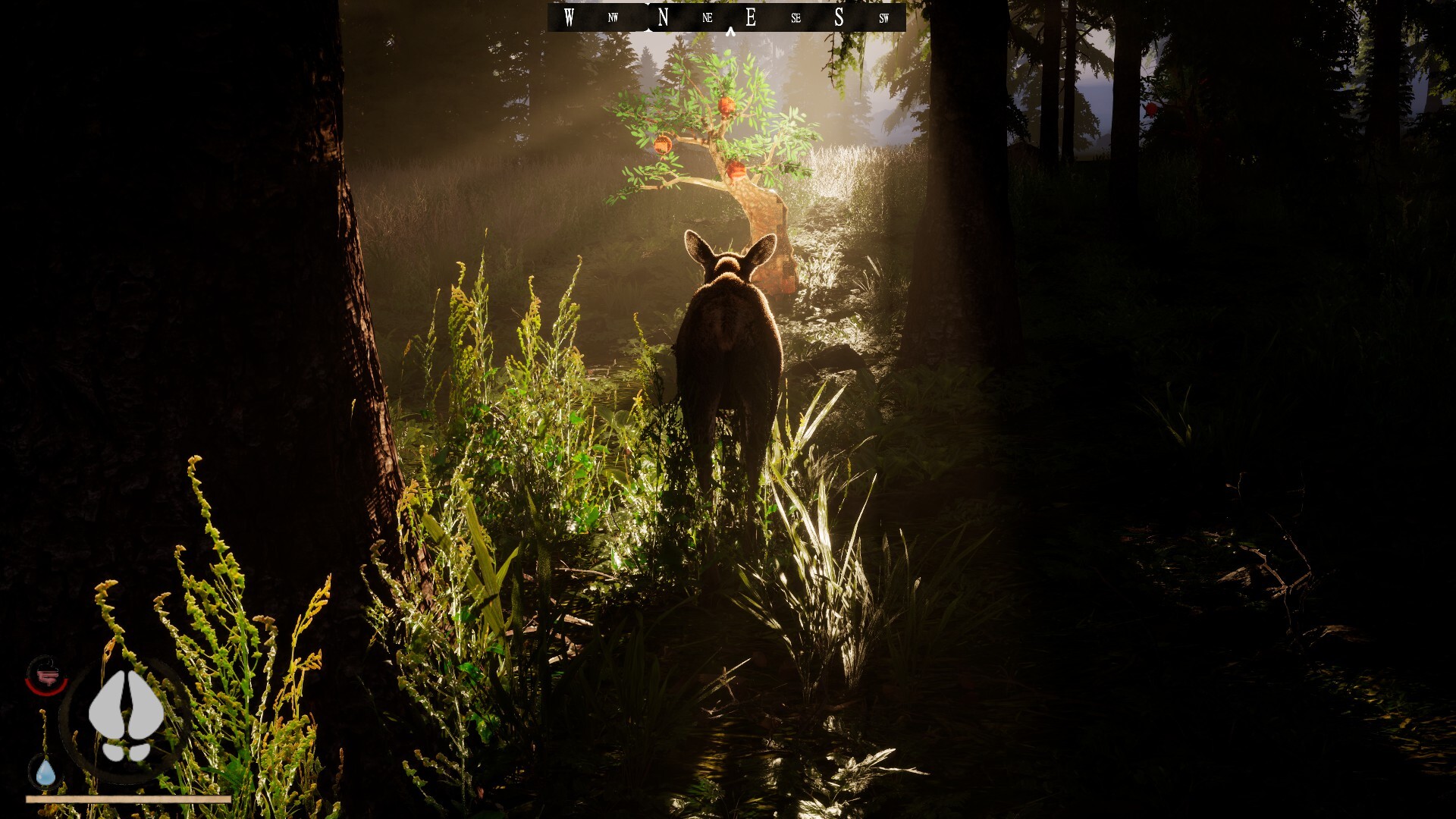Click the blue thirst droplet icon
Viewport: 1456px width, 819px height.
tap(44, 771)
